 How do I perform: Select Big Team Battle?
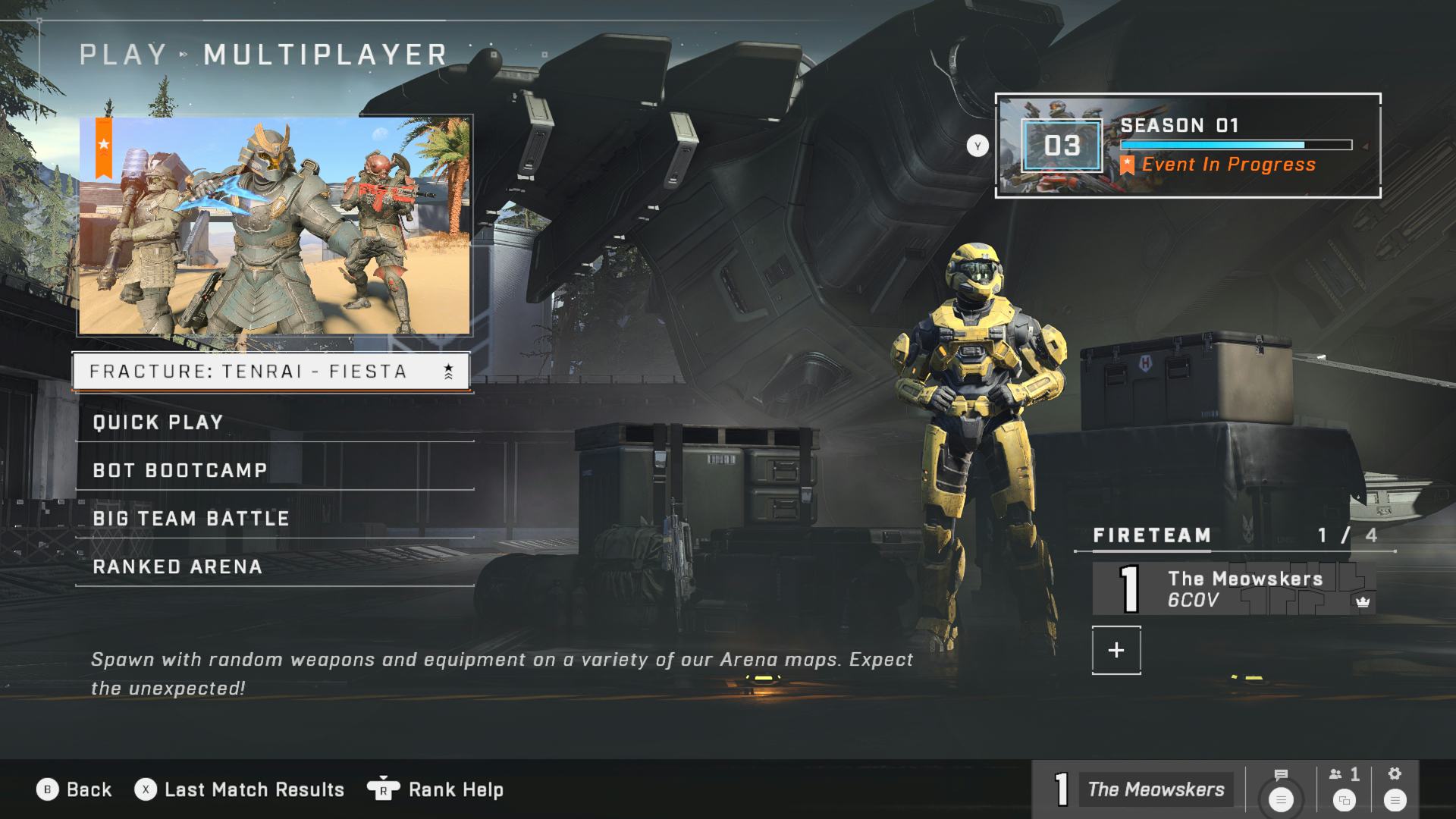point(274,519)
